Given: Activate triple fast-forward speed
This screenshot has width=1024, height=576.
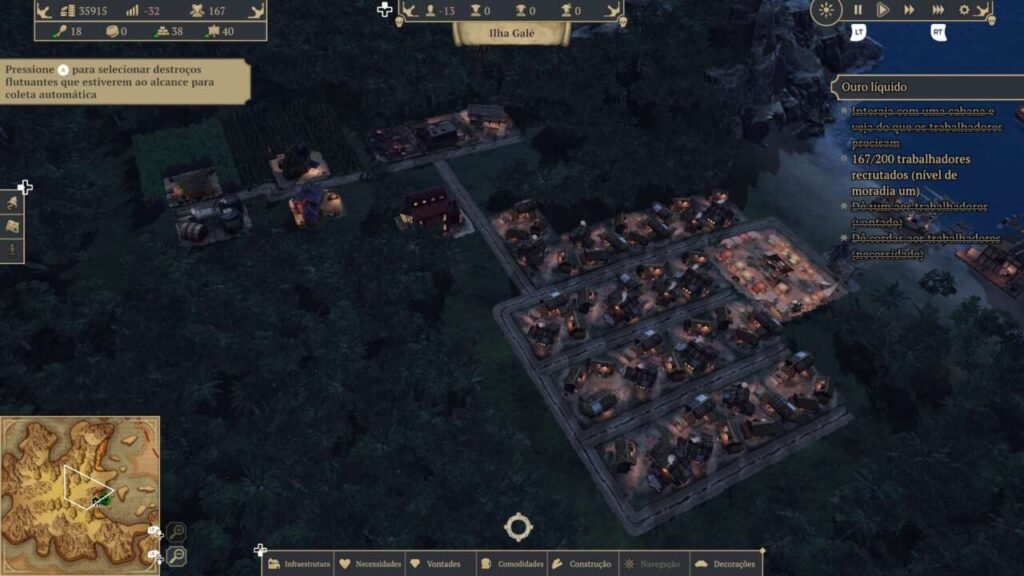Looking at the screenshot, I should (938, 10).
